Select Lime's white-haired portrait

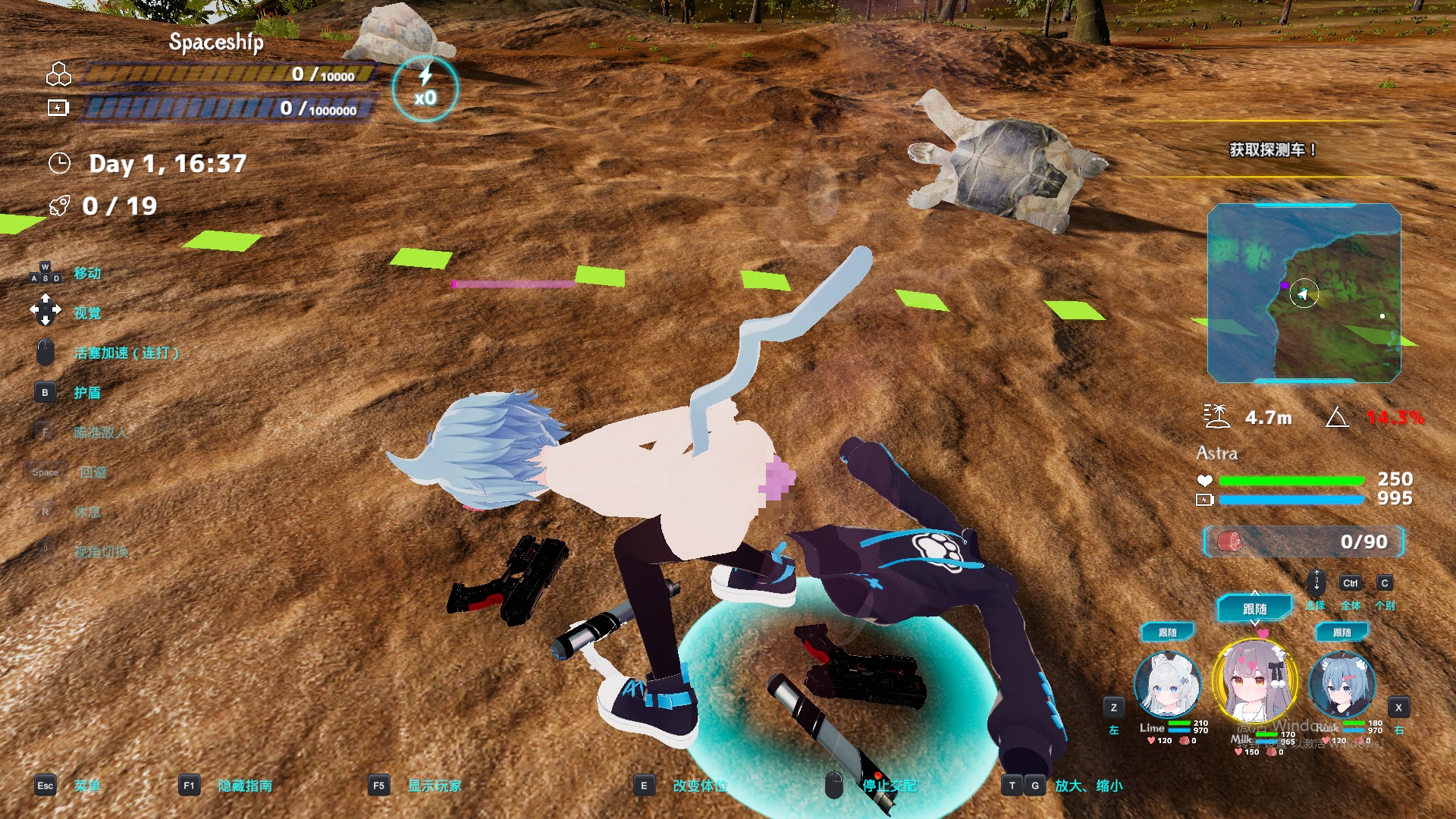click(x=1167, y=685)
